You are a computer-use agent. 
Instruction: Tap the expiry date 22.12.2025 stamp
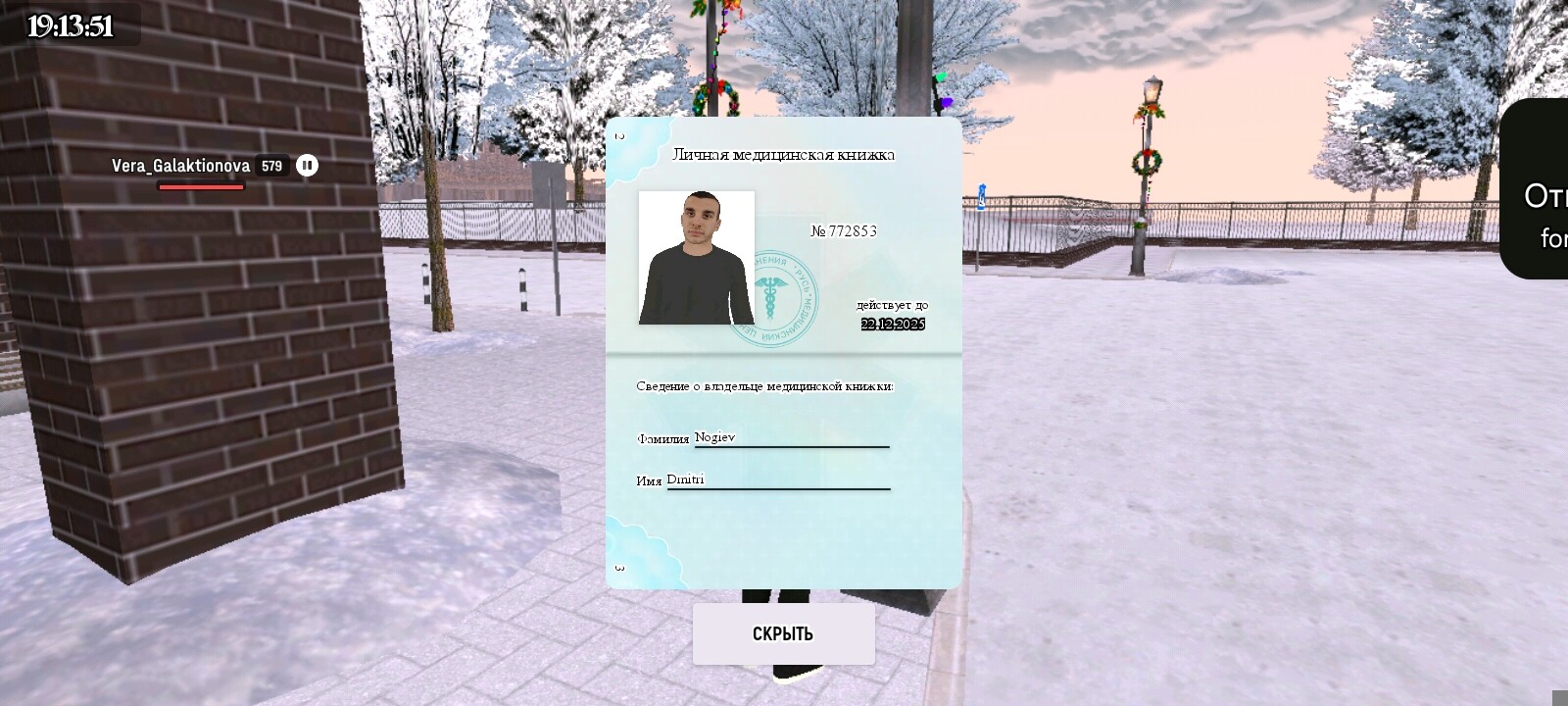(893, 324)
